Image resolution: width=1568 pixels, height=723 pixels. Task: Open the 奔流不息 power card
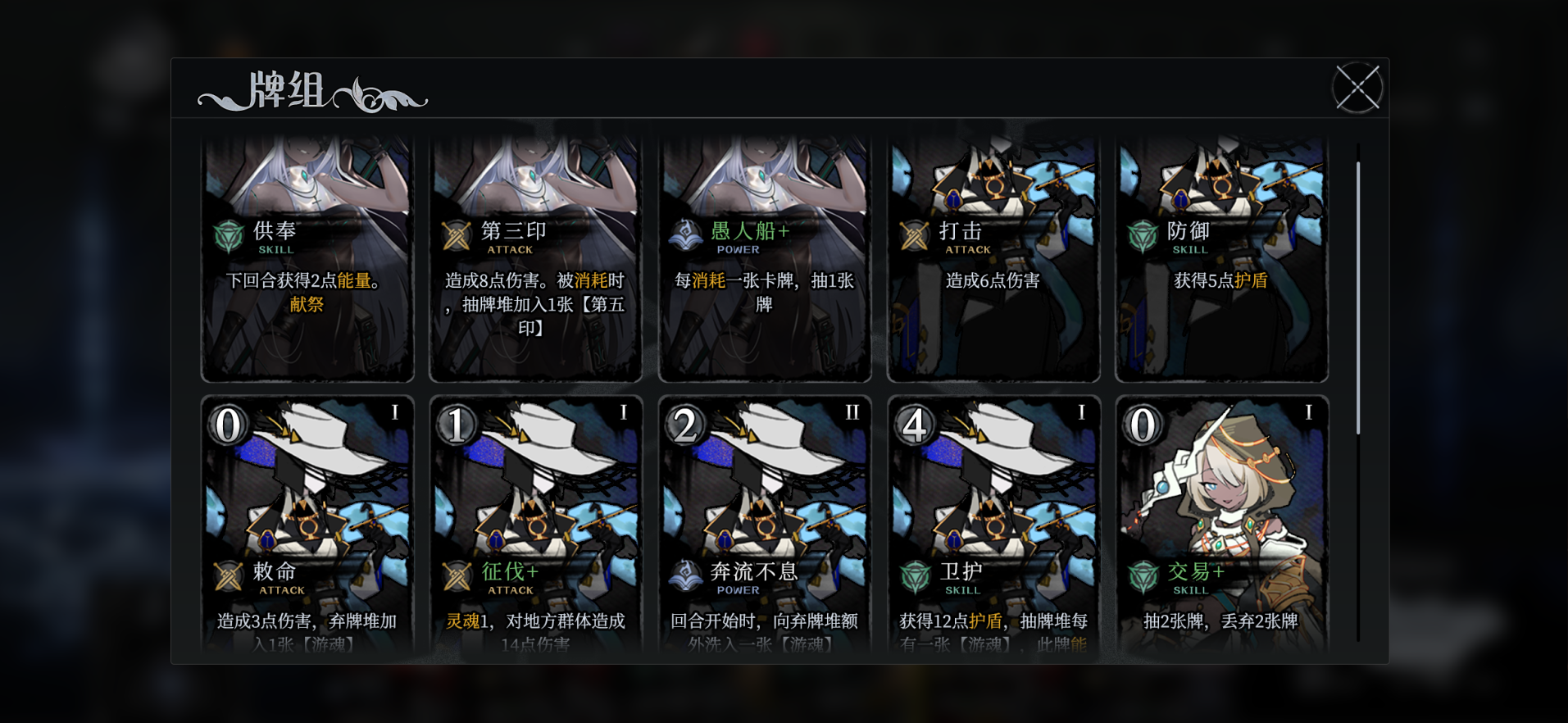click(764, 525)
